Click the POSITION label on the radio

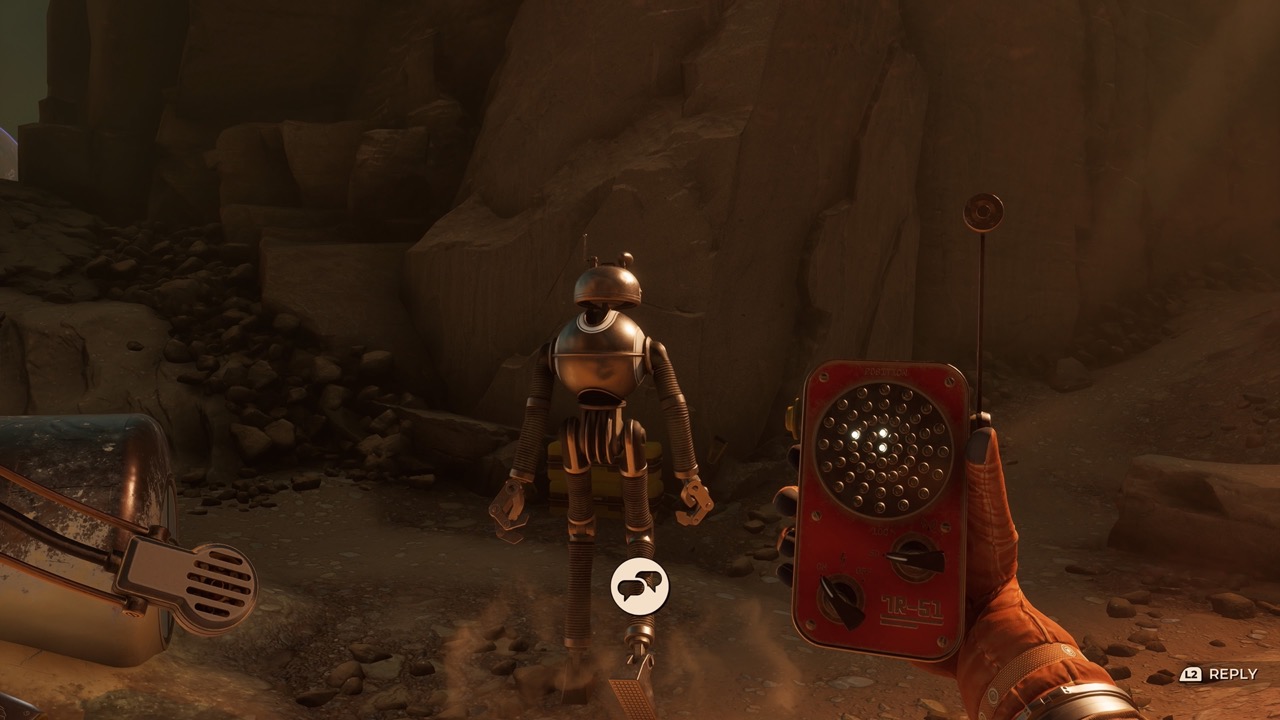point(886,372)
